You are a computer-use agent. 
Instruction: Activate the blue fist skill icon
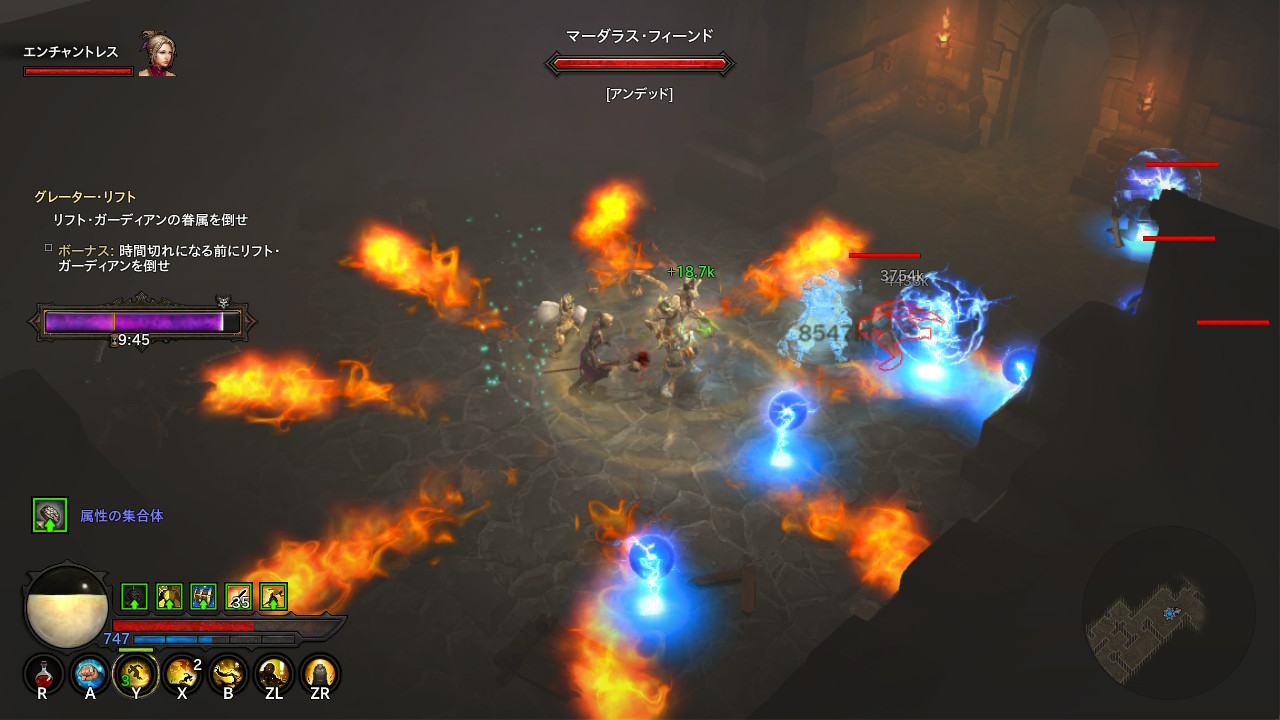pos(90,673)
